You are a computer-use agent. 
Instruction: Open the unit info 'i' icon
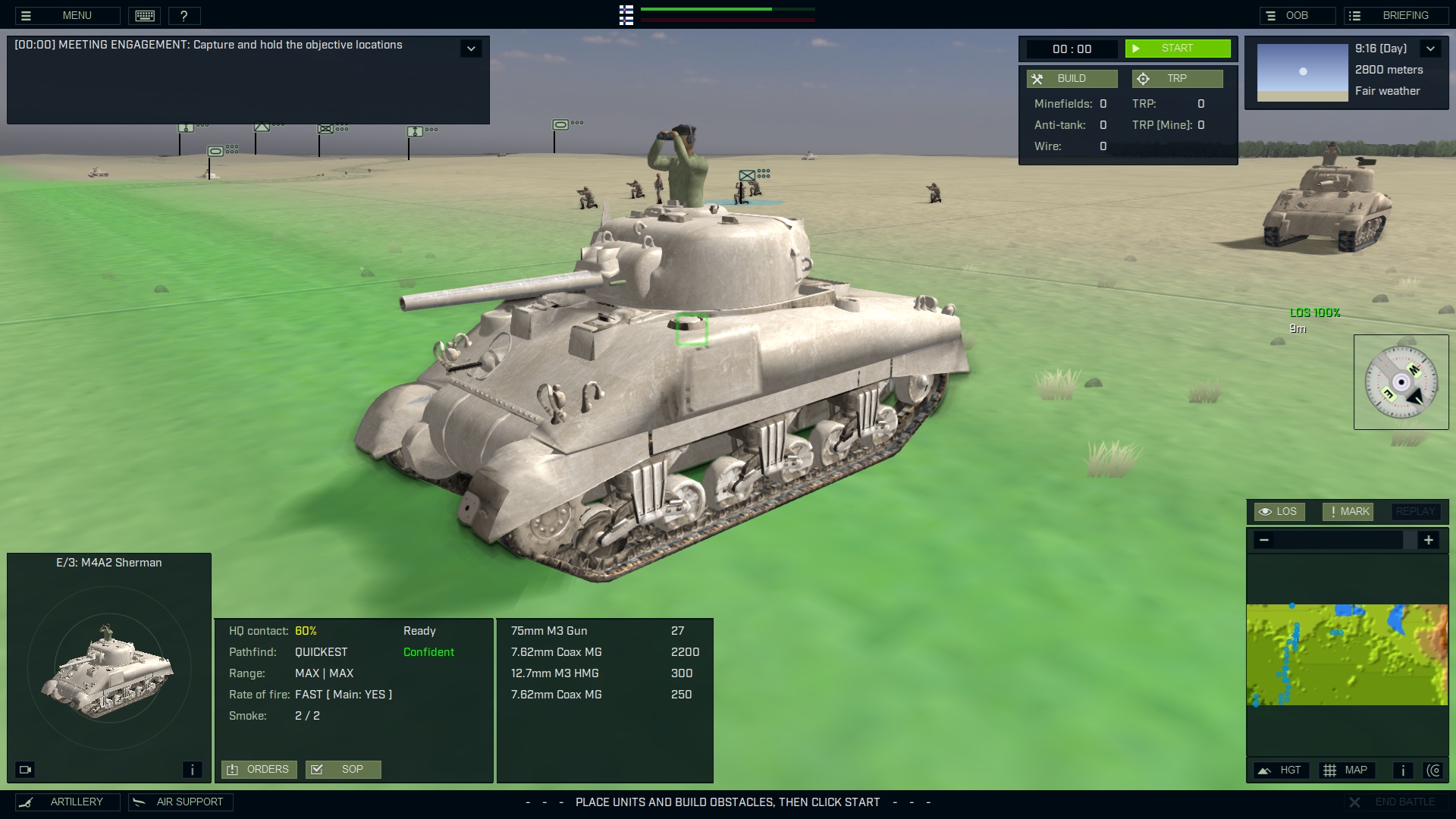pyautogui.click(x=192, y=769)
